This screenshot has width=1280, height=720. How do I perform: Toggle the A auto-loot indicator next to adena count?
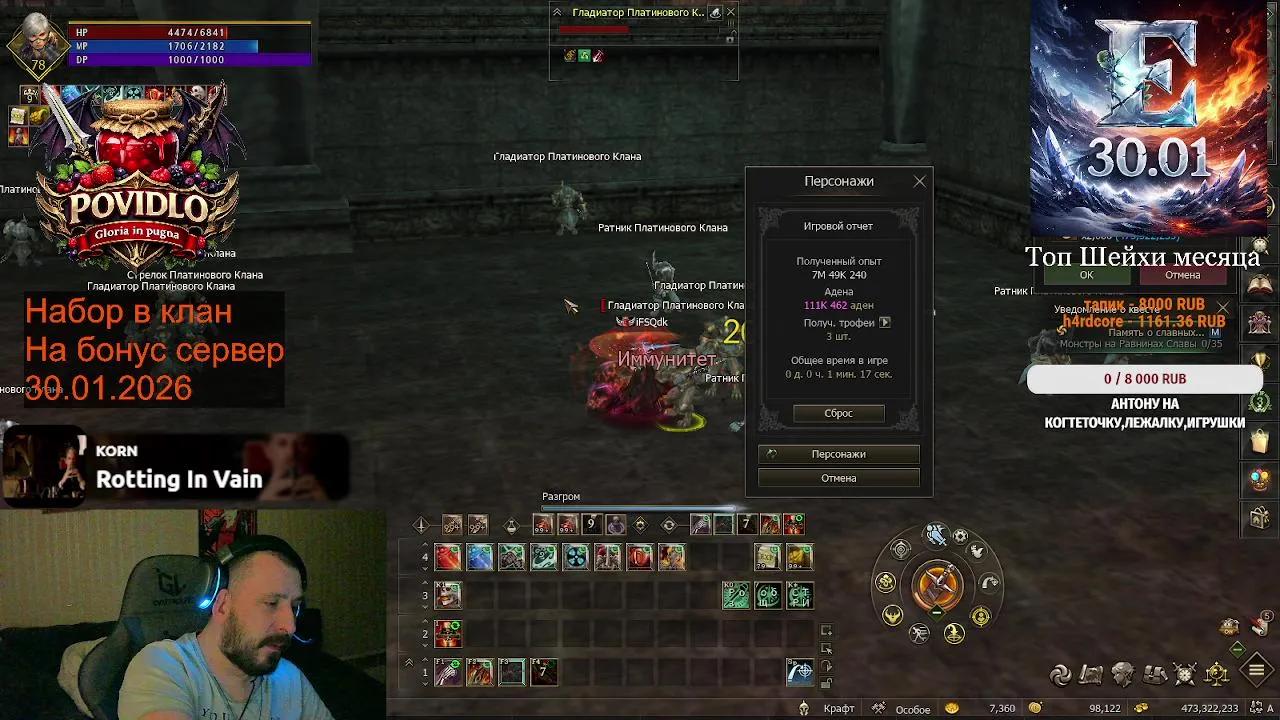click(x=1268, y=707)
